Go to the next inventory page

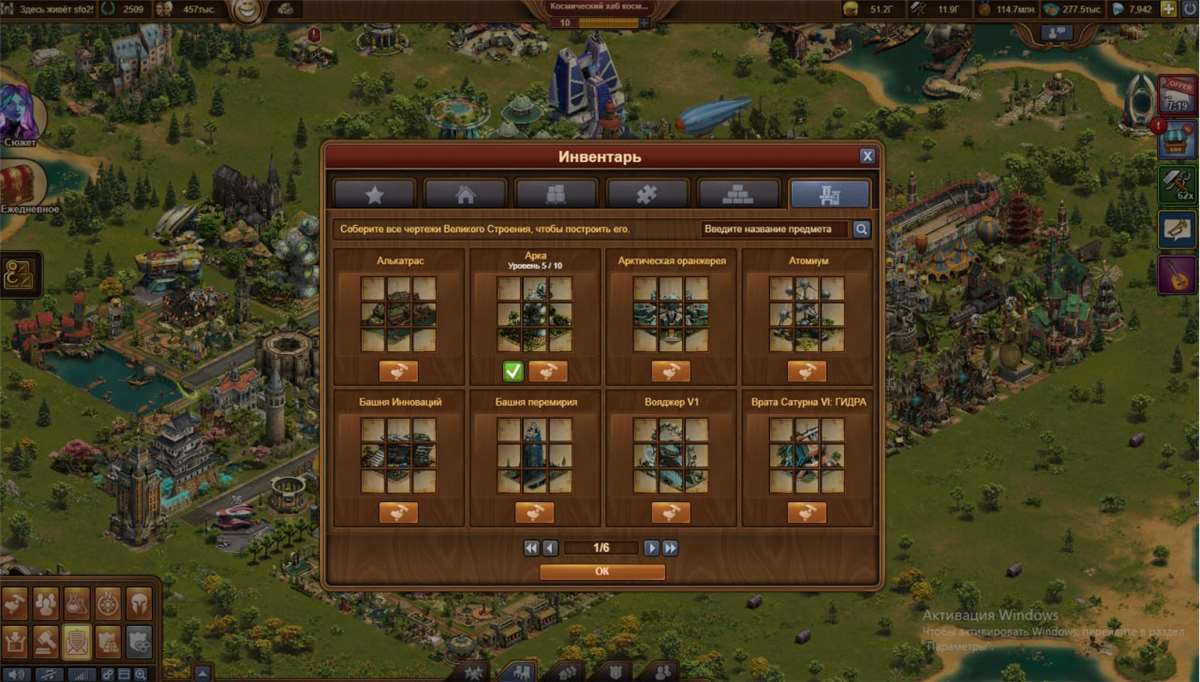(651, 548)
